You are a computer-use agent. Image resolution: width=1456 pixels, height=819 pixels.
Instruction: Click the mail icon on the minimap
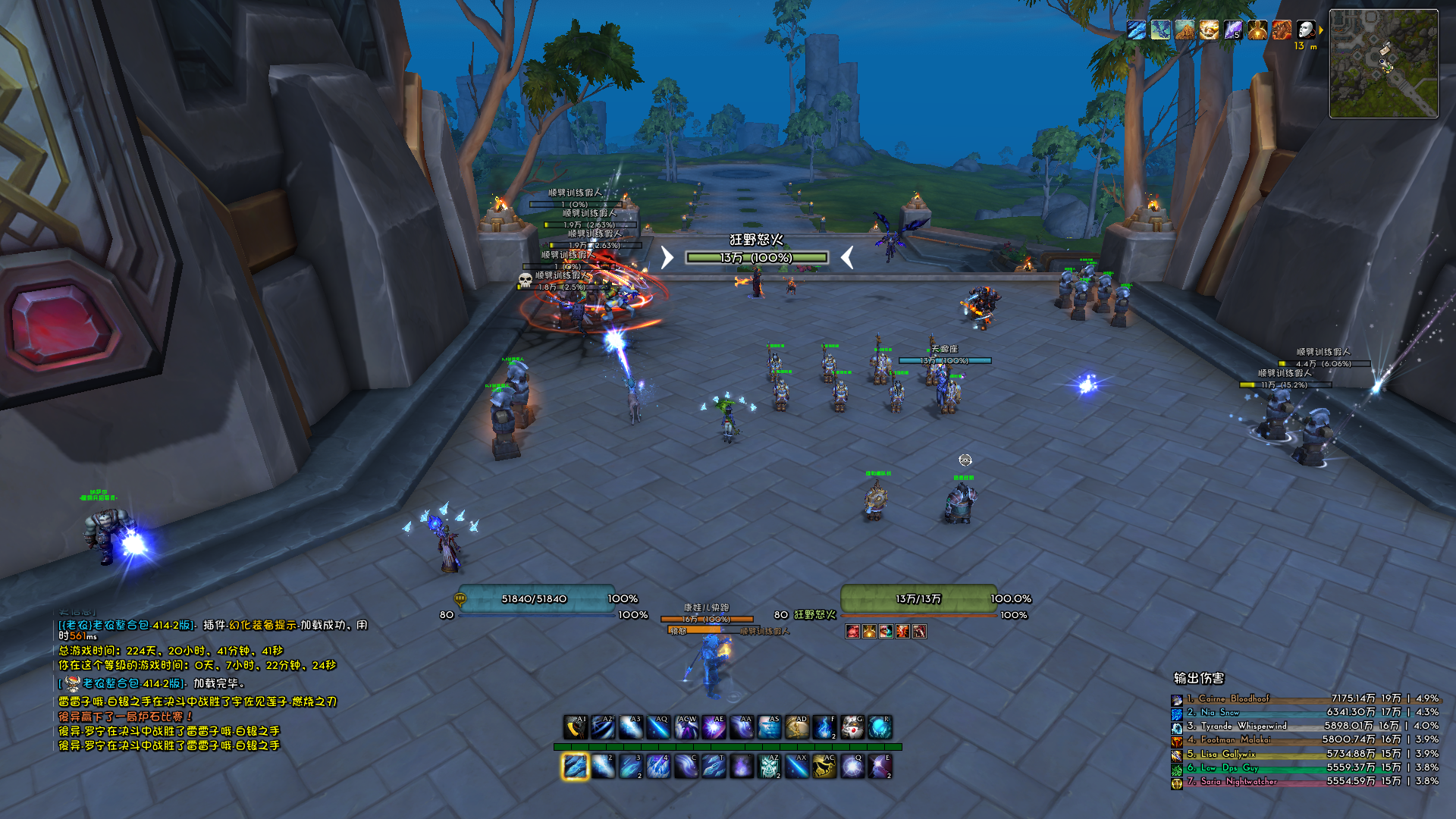(x=1385, y=49)
